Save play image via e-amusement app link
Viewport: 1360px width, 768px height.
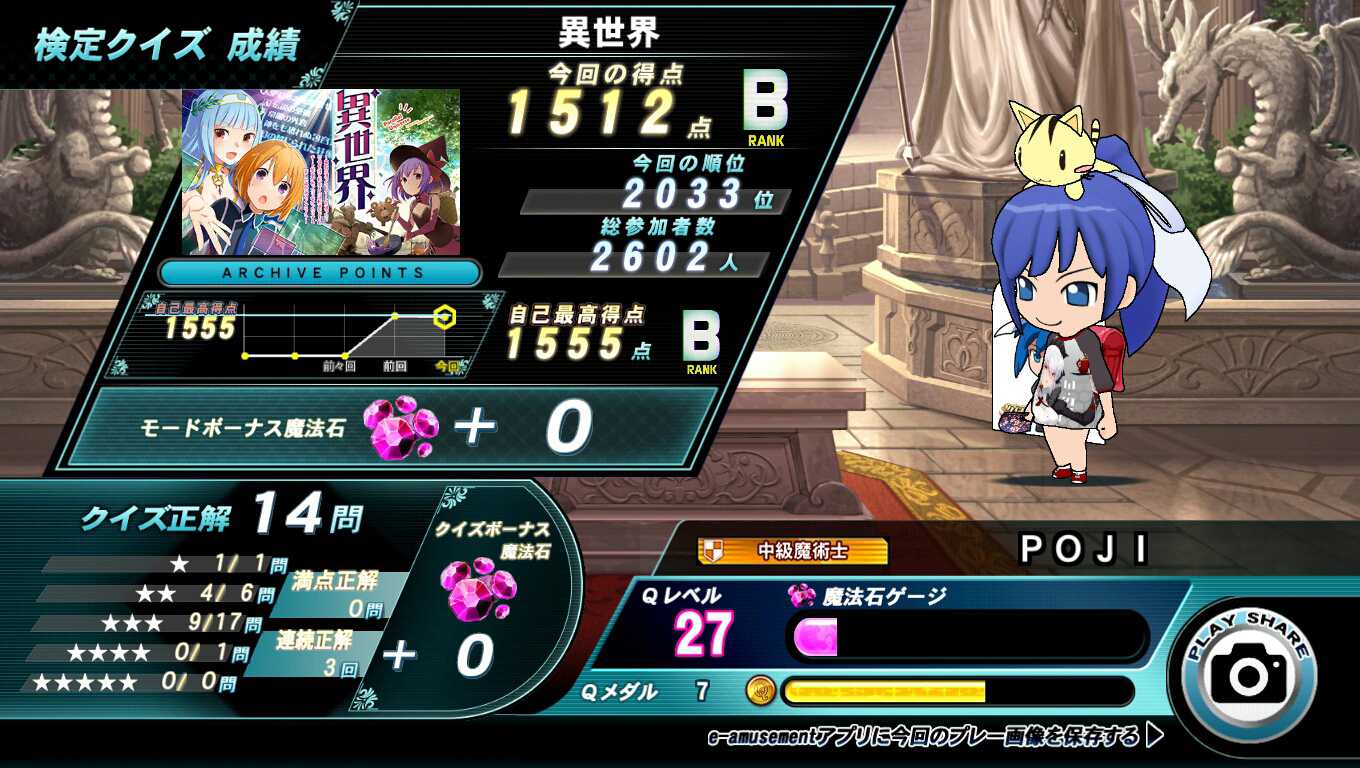[x=934, y=737]
